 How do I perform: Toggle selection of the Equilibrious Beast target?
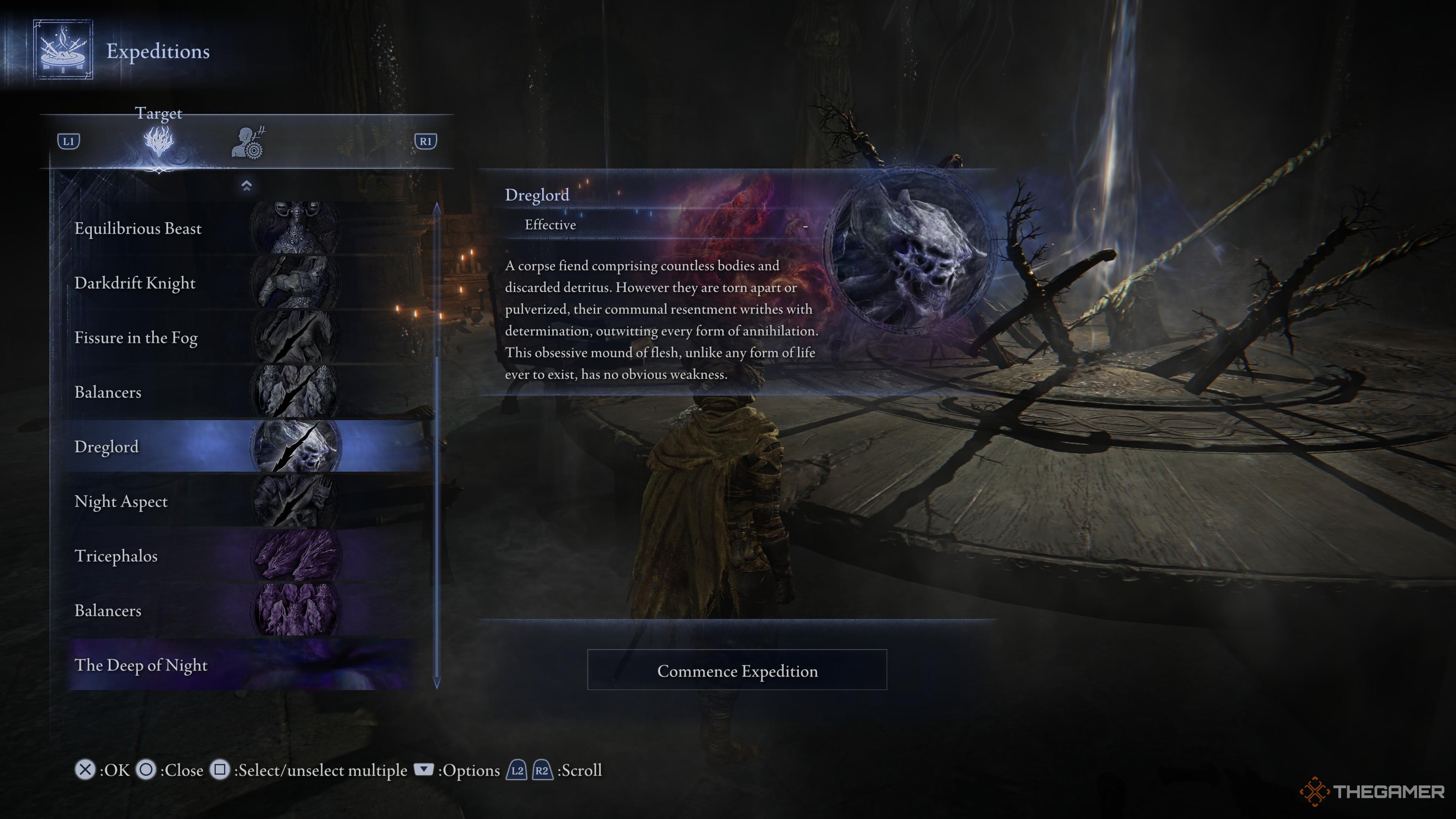click(x=138, y=228)
